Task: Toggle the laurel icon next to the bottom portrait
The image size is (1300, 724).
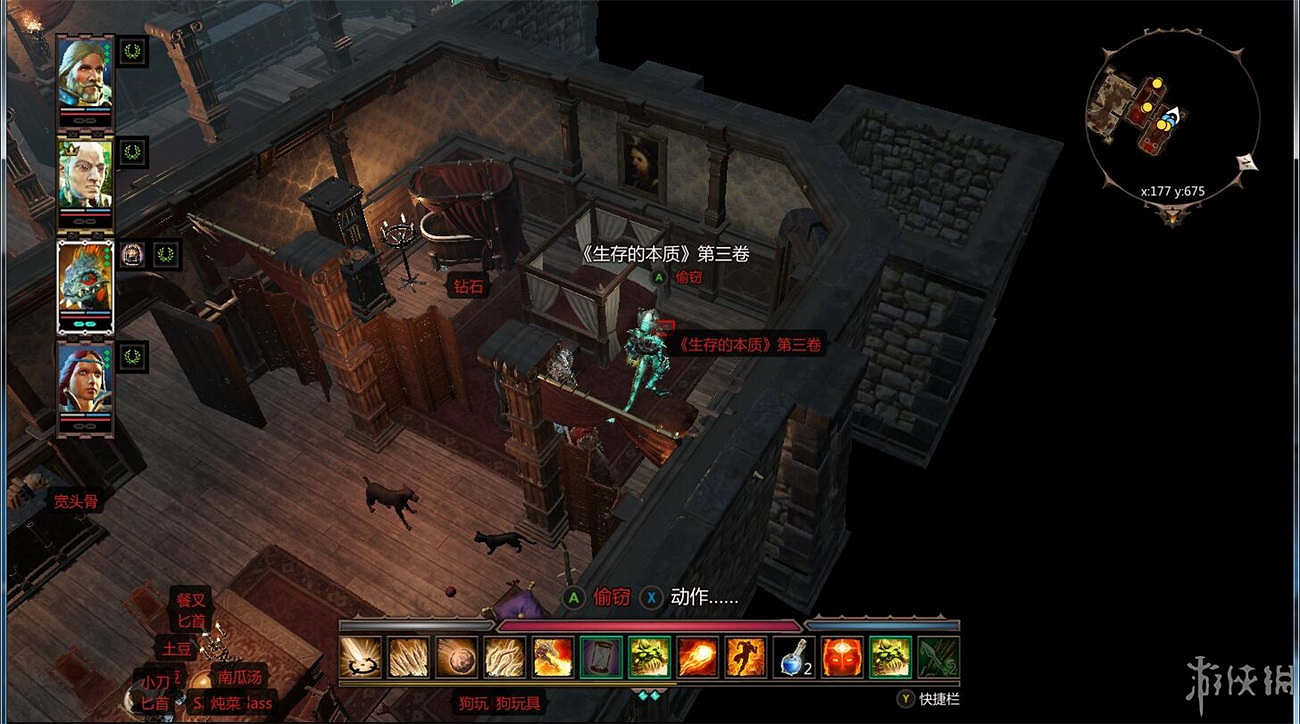Action: [131, 357]
